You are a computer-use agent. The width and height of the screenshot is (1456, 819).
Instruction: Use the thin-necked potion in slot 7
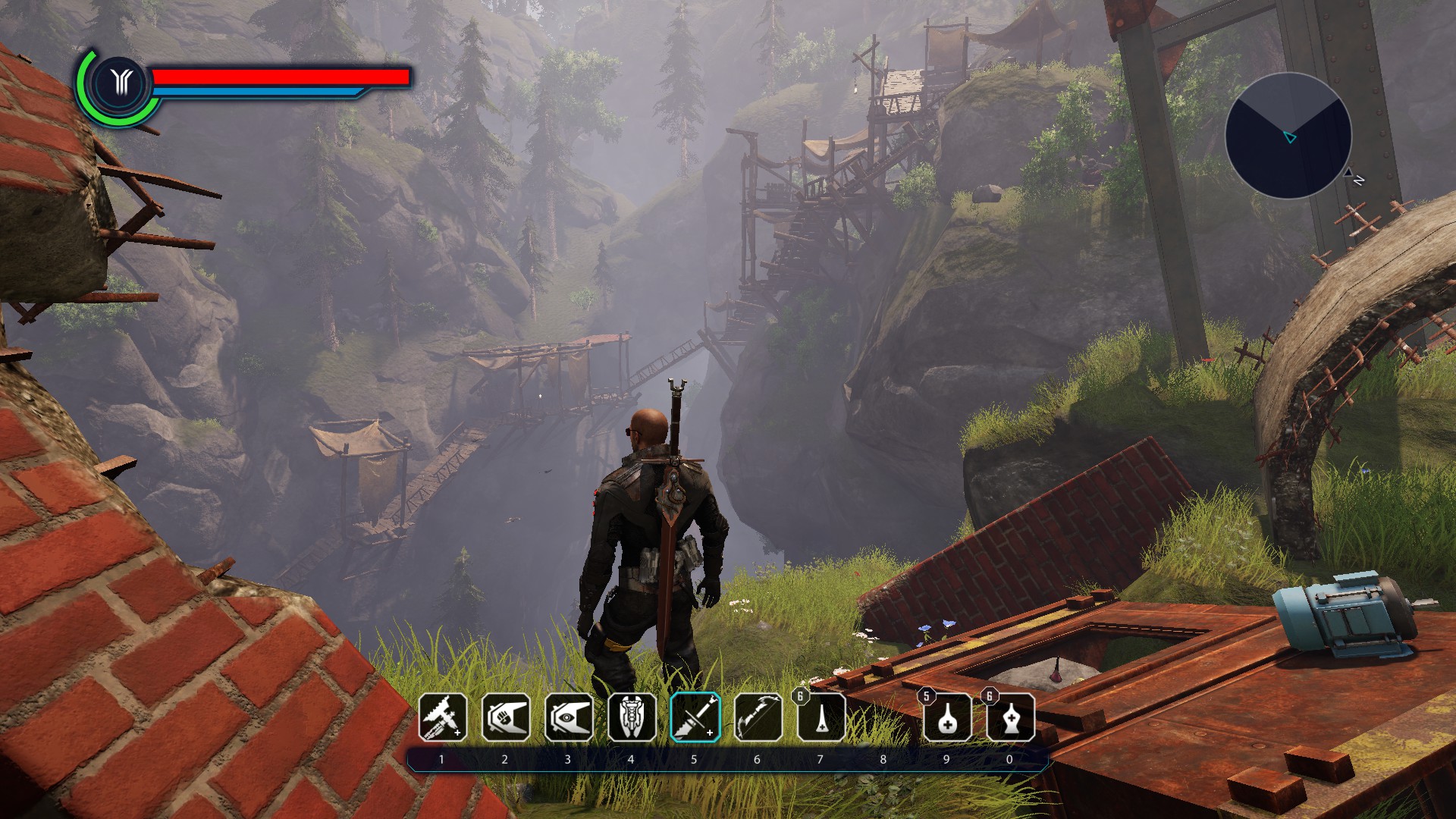(821, 717)
